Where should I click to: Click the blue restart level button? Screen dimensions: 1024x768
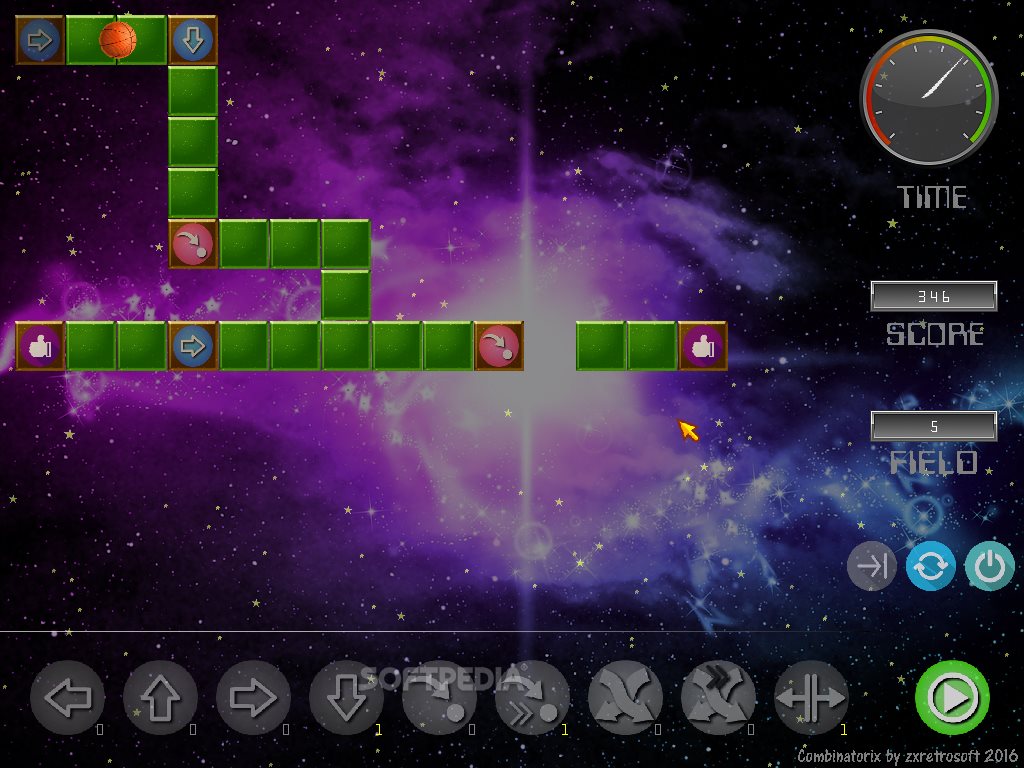(931, 567)
